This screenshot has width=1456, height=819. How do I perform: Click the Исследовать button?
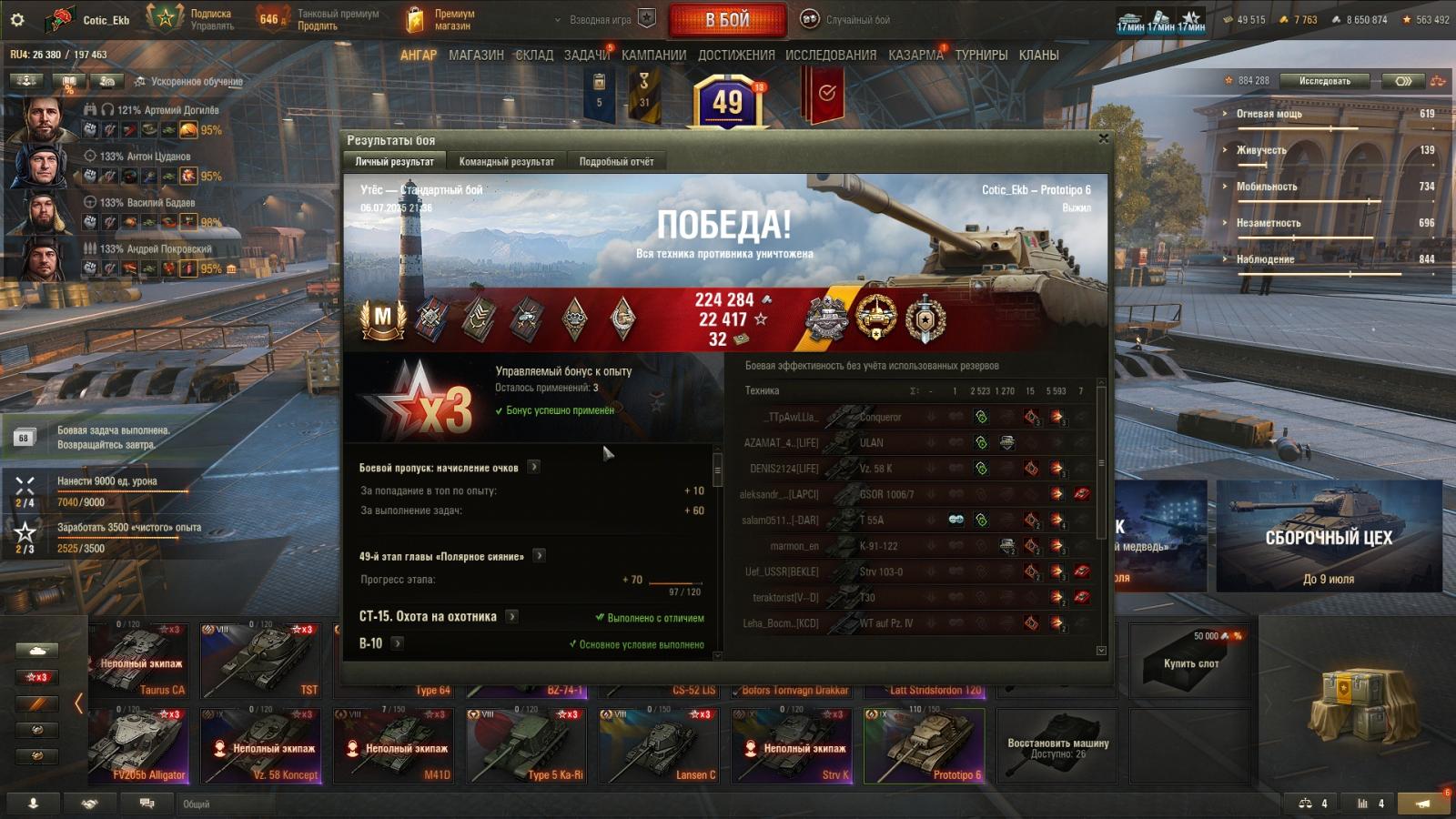pyautogui.click(x=1324, y=81)
